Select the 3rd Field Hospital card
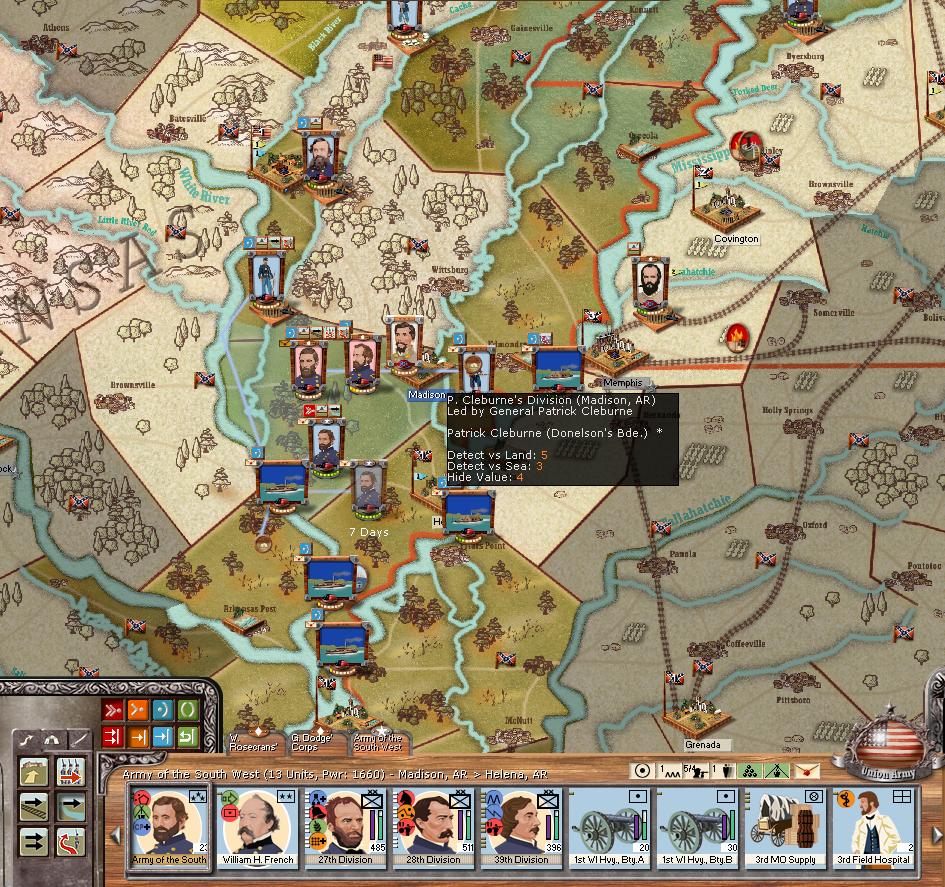This screenshot has width=945, height=887. click(872, 827)
